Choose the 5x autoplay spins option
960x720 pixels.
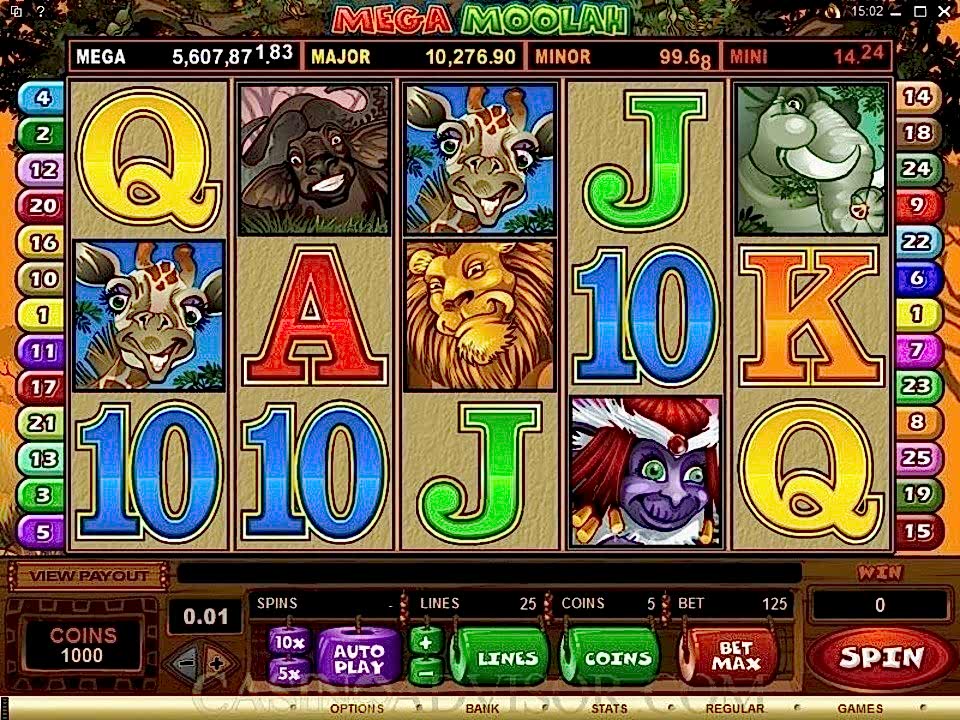tap(289, 671)
